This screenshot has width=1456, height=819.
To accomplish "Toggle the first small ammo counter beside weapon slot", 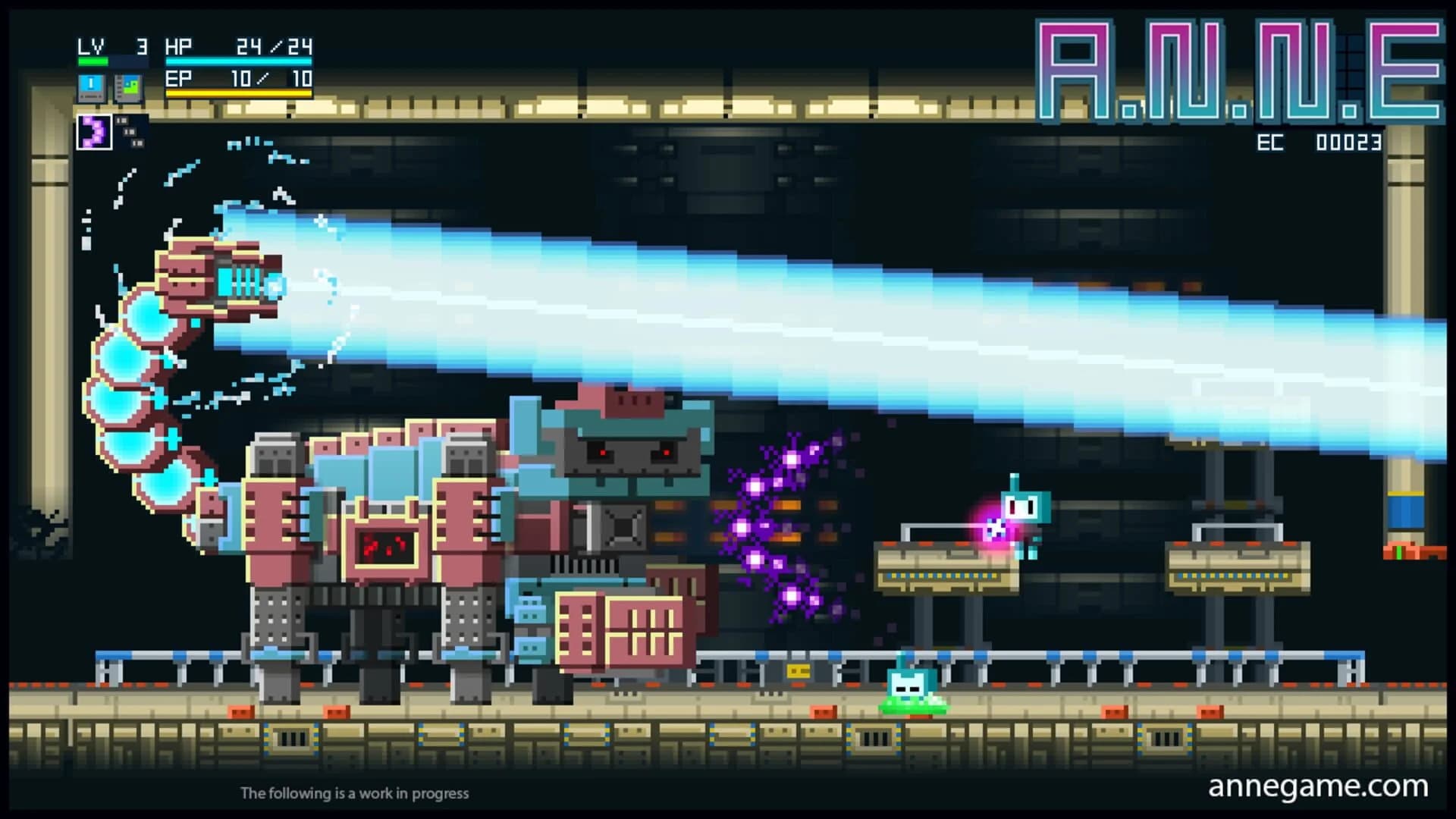I will pyautogui.click(x=122, y=121).
